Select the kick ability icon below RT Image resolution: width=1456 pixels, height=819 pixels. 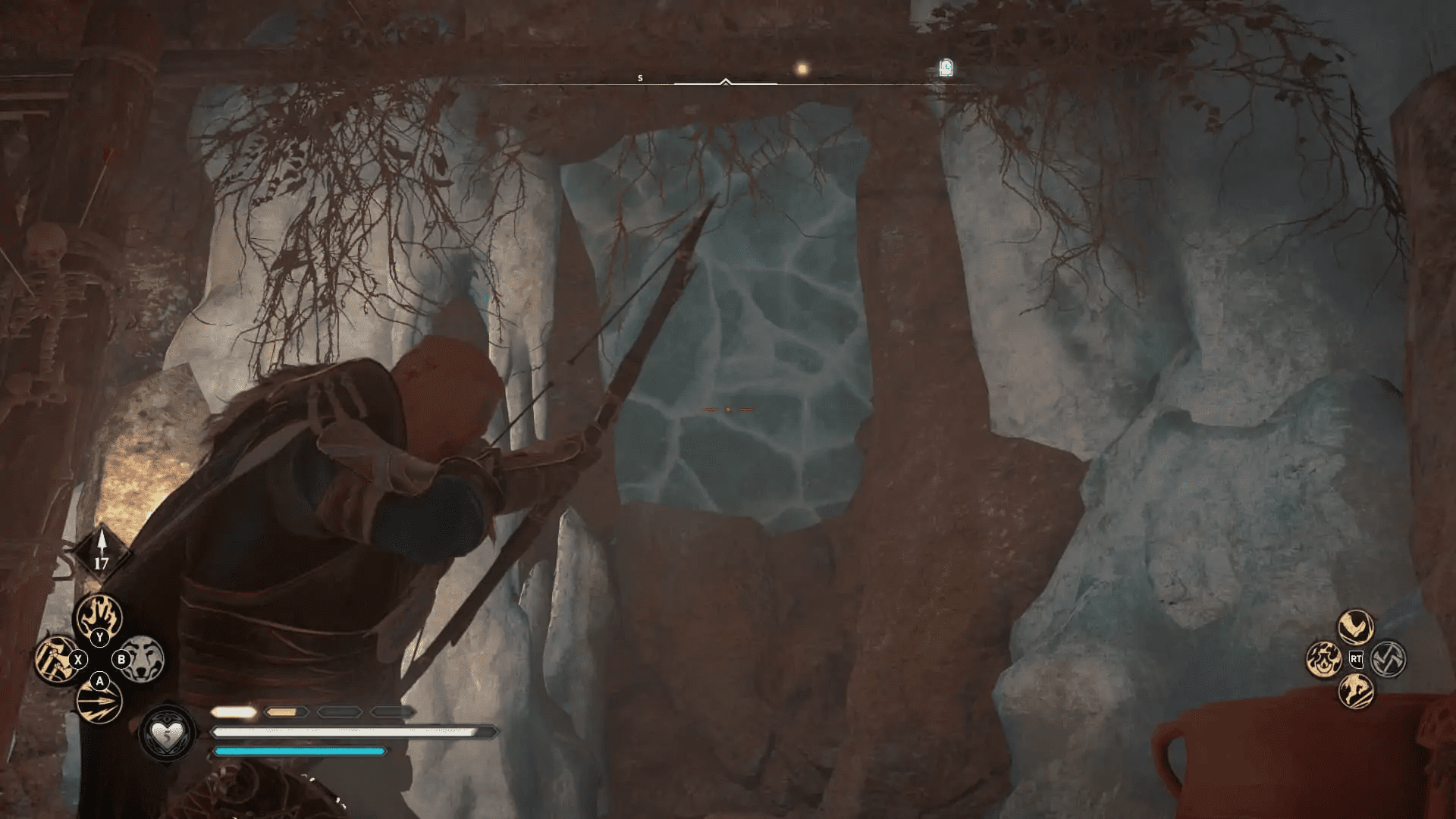(1357, 692)
